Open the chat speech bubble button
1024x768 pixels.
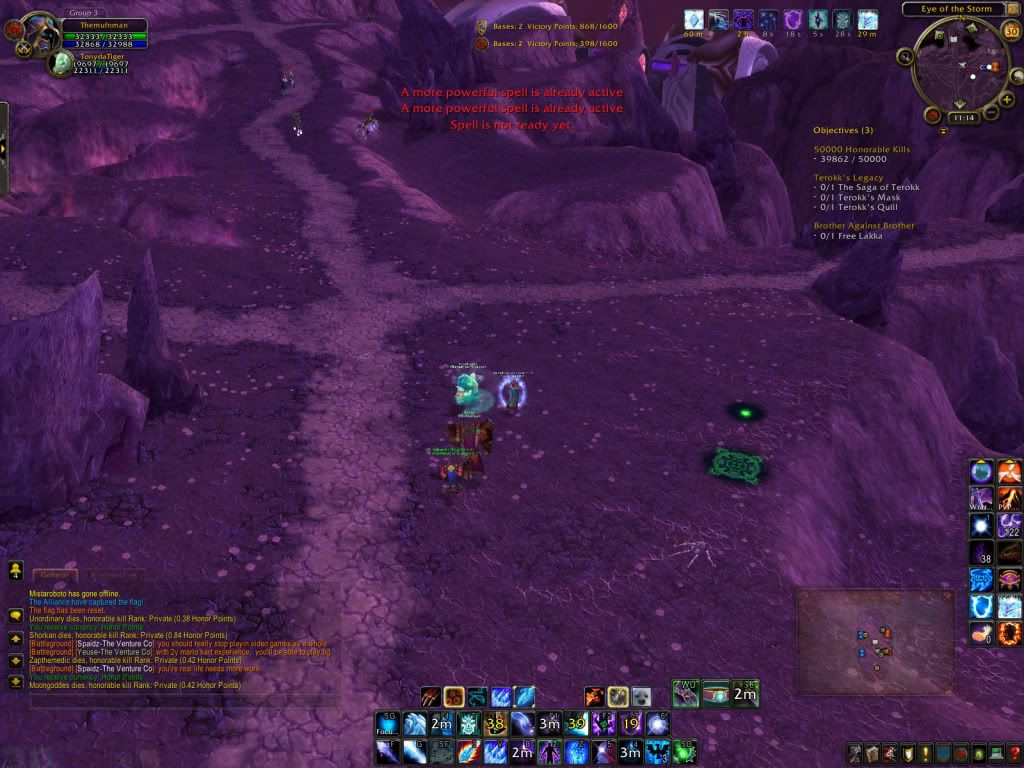click(16, 615)
